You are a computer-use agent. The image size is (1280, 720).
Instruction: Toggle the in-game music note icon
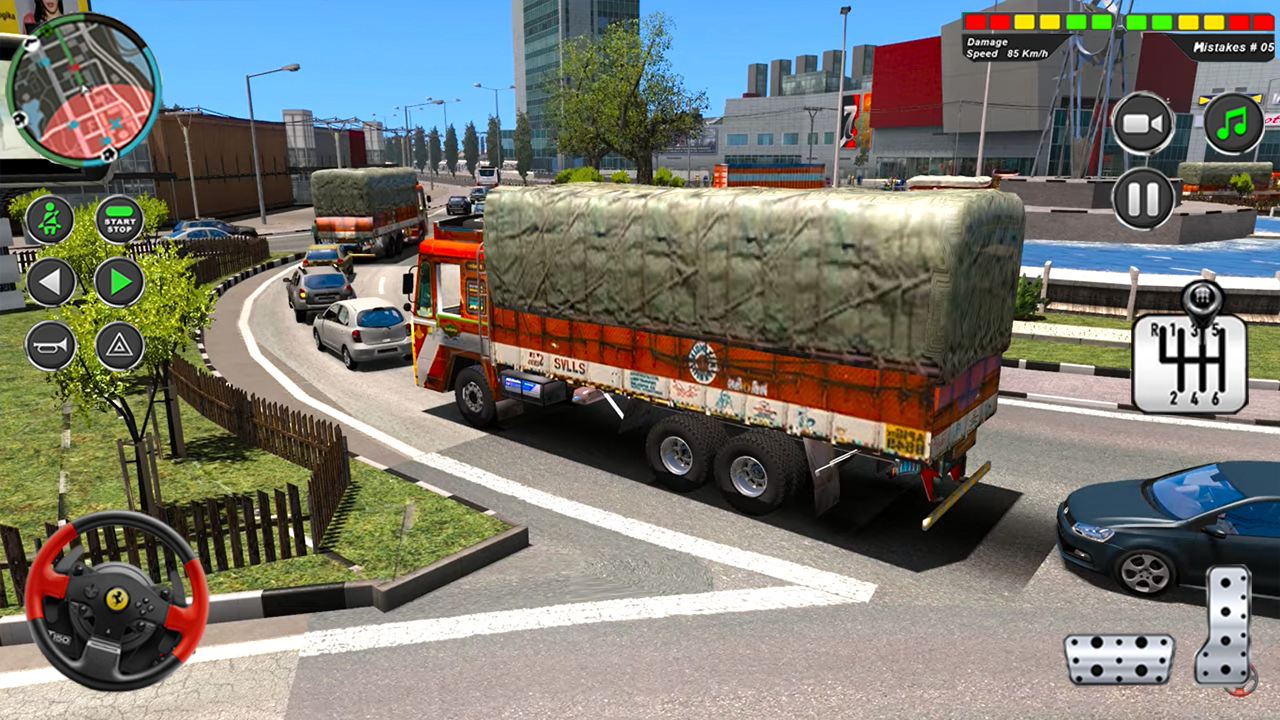tap(1233, 121)
